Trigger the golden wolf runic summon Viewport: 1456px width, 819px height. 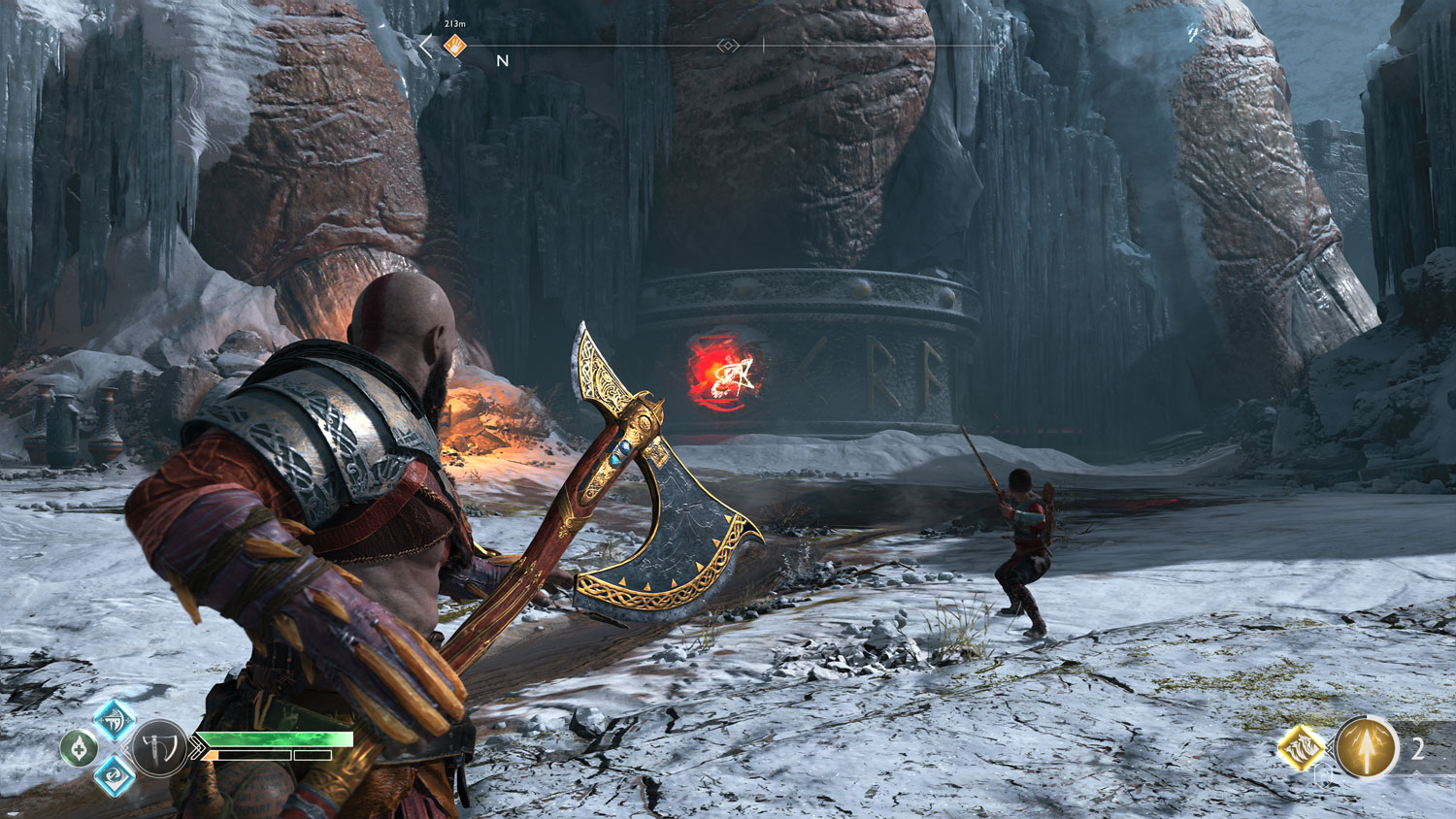[1302, 748]
